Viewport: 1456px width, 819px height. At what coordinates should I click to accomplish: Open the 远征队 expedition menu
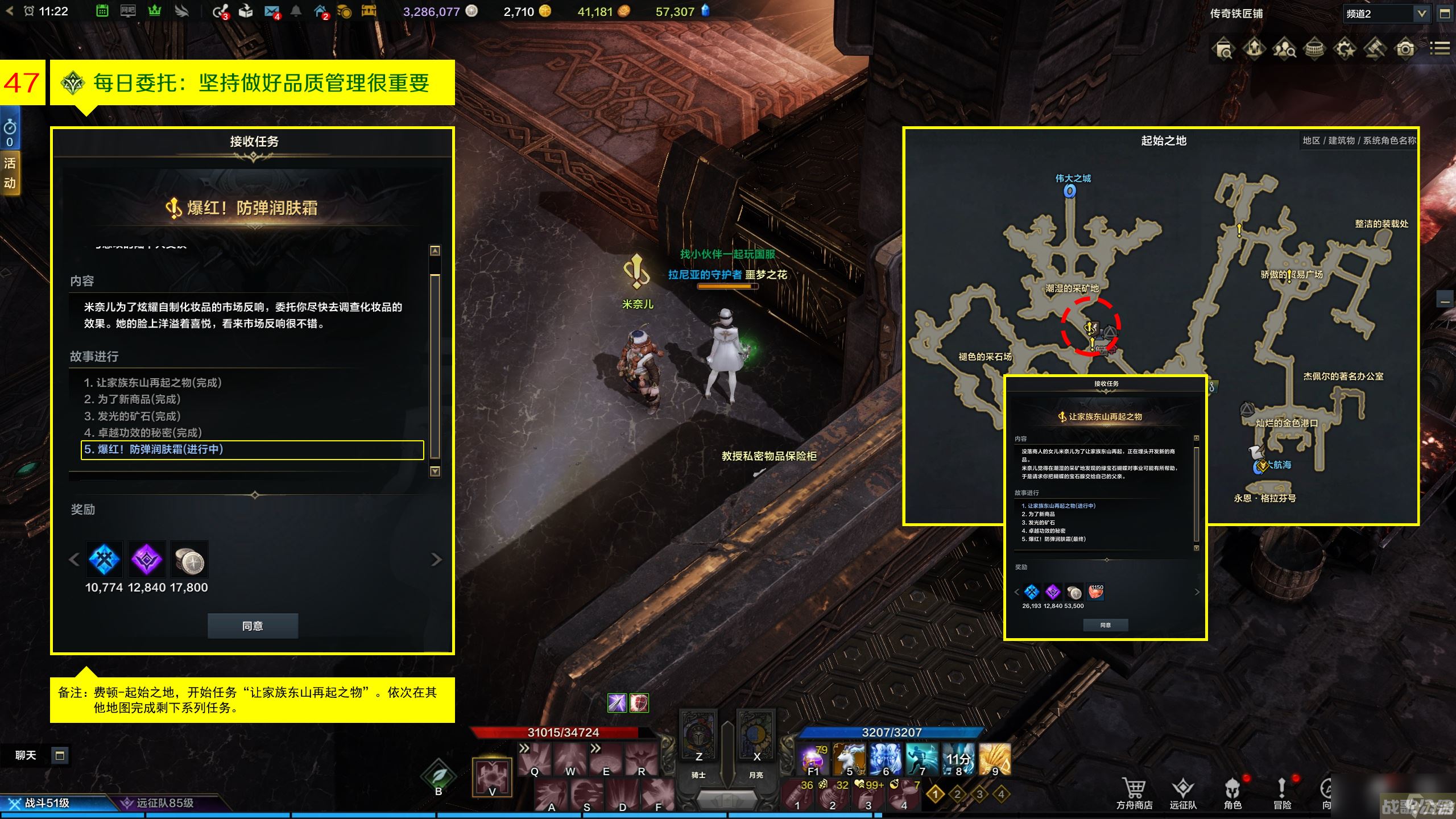click(1183, 792)
